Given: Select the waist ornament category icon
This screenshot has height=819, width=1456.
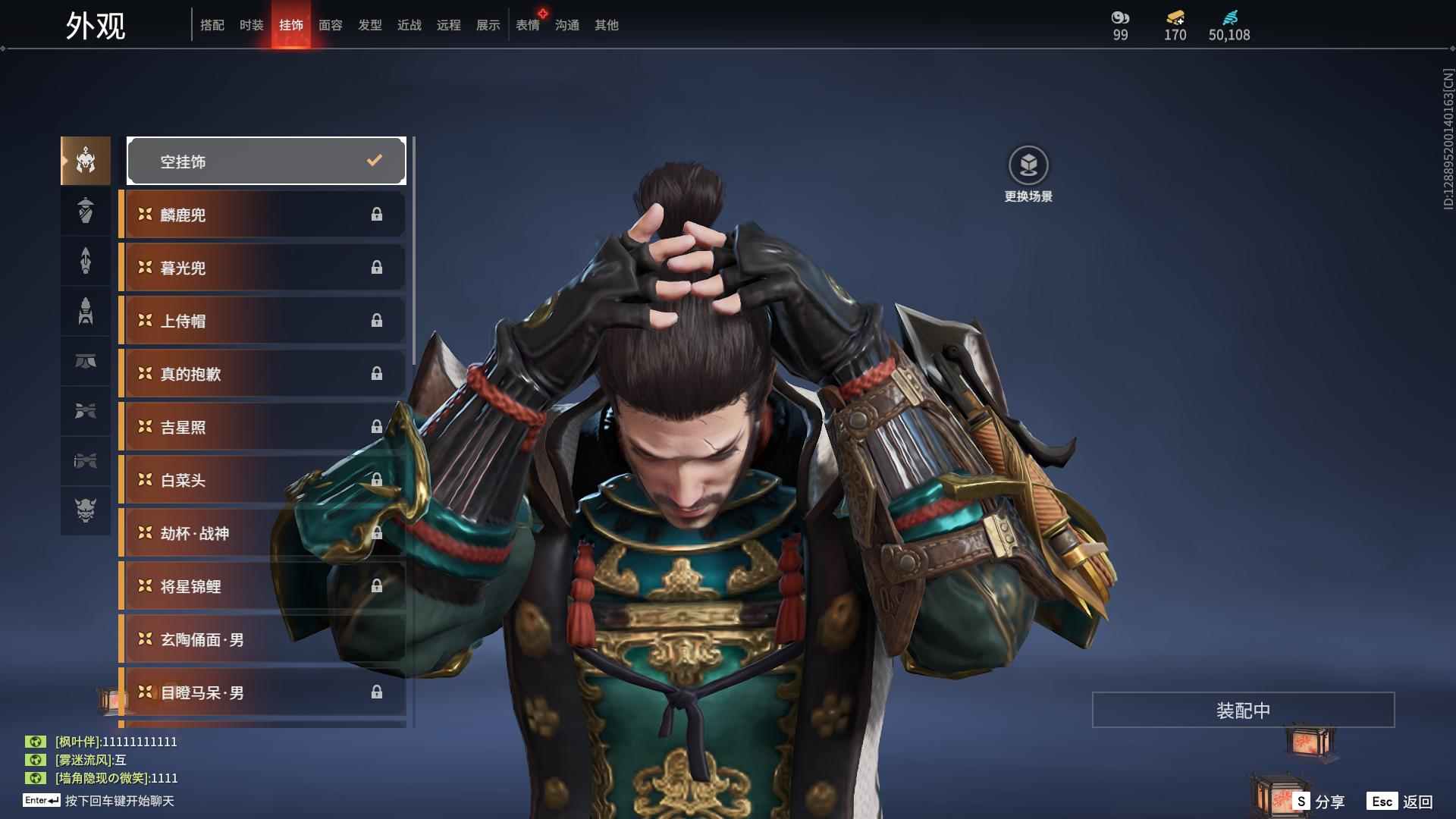Looking at the screenshot, I should (86, 362).
